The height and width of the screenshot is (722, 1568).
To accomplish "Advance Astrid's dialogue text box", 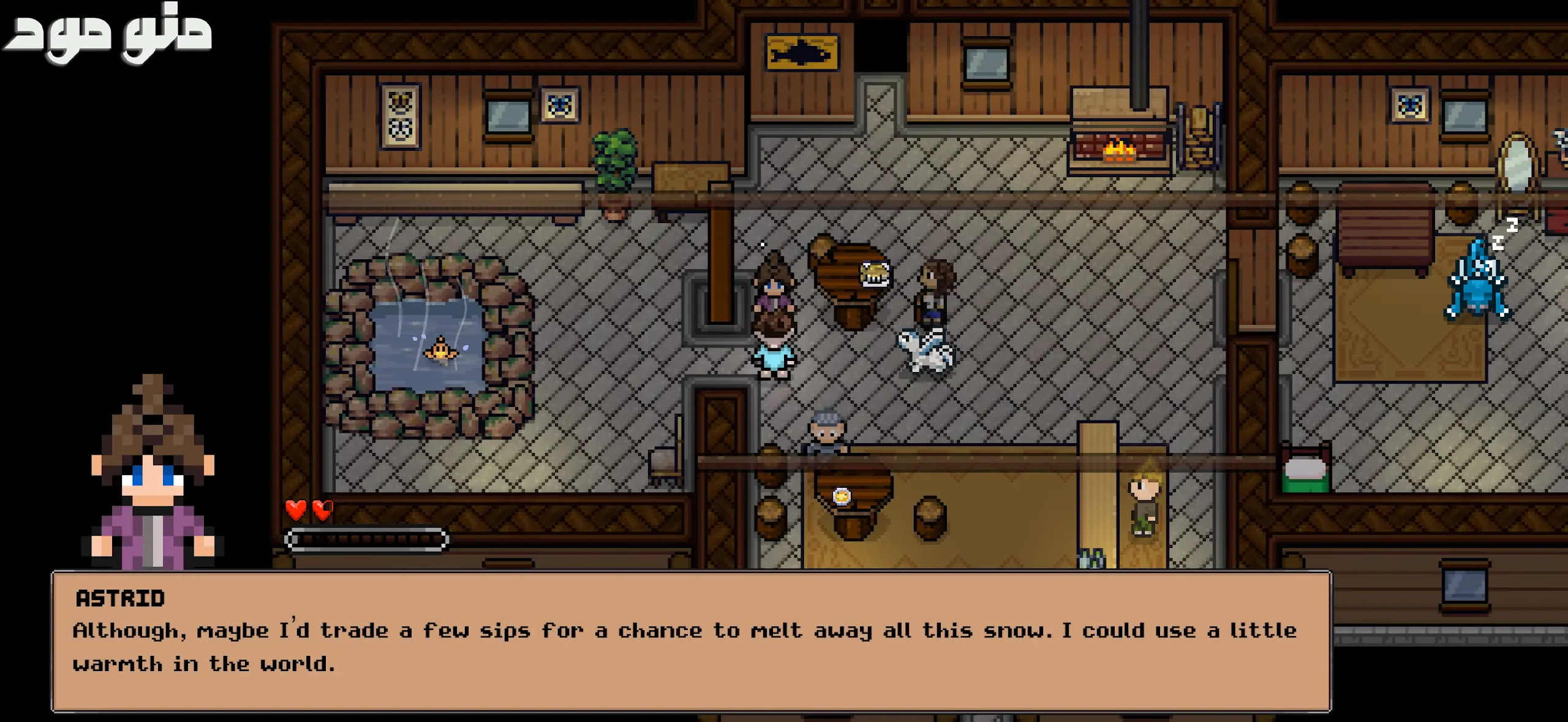I will (x=691, y=641).
